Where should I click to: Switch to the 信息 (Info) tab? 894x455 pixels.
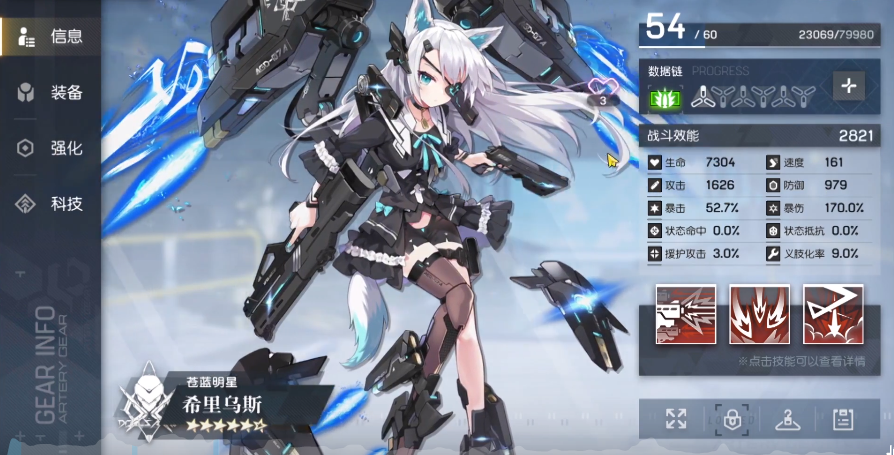click(x=52, y=38)
